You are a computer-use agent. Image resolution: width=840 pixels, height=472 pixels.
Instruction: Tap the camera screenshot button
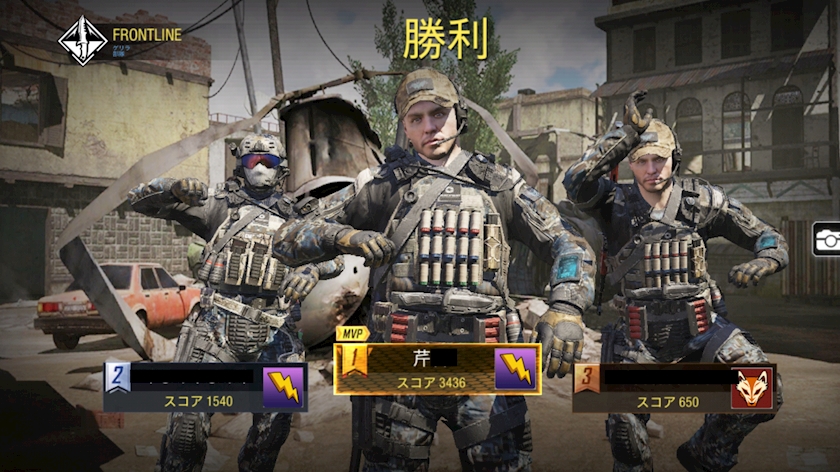coord(827,238)
